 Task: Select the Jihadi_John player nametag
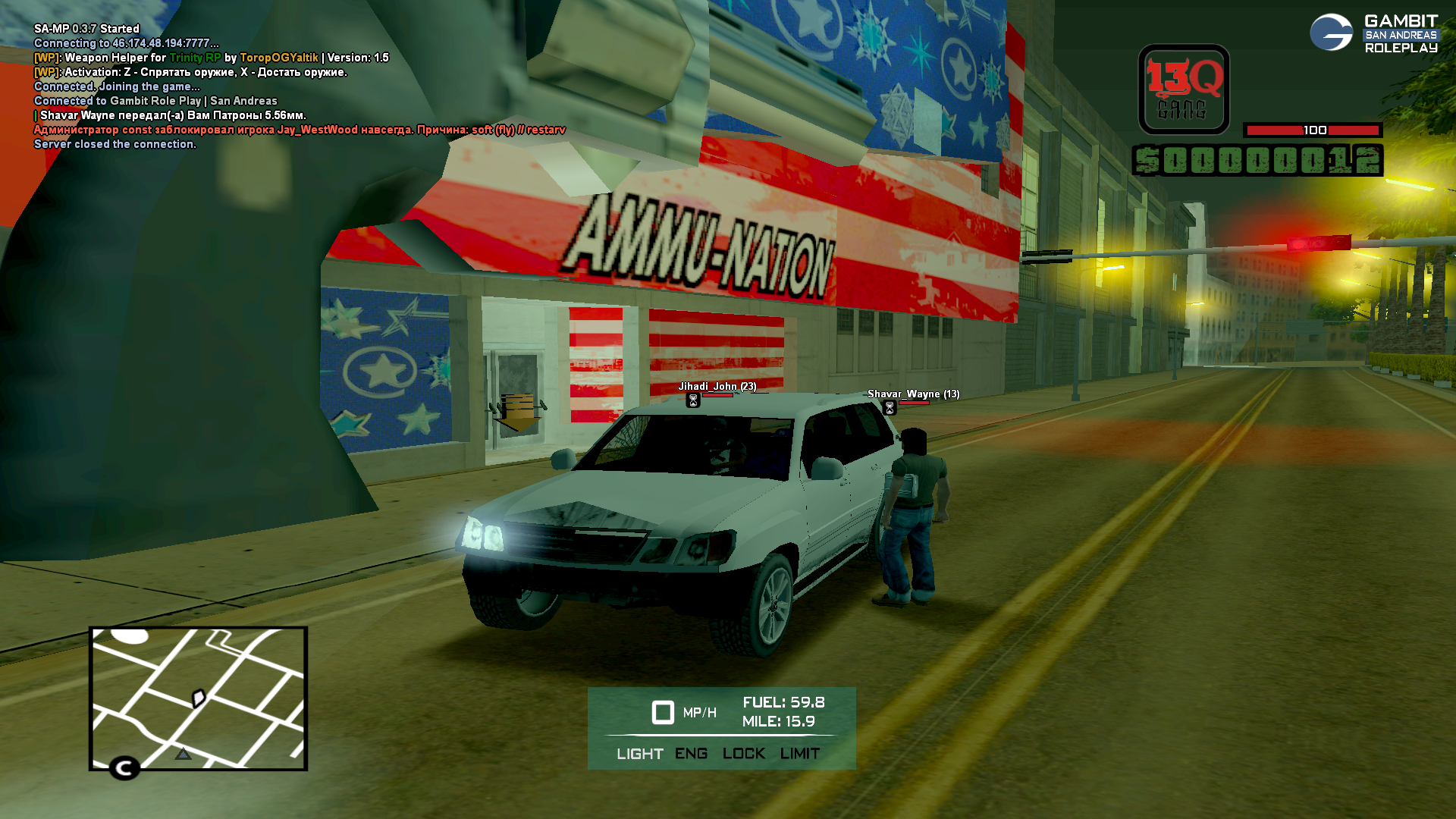[717, 387]
